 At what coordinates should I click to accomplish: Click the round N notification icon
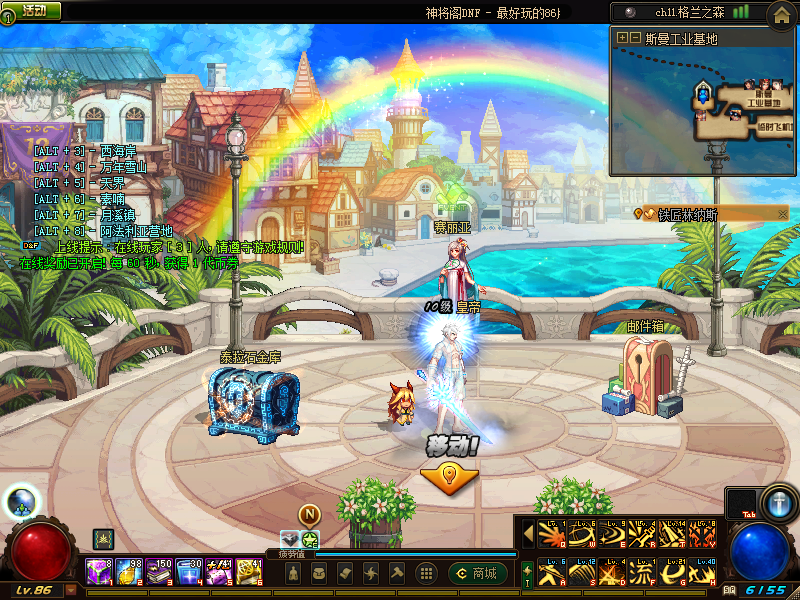pos(309,515)
